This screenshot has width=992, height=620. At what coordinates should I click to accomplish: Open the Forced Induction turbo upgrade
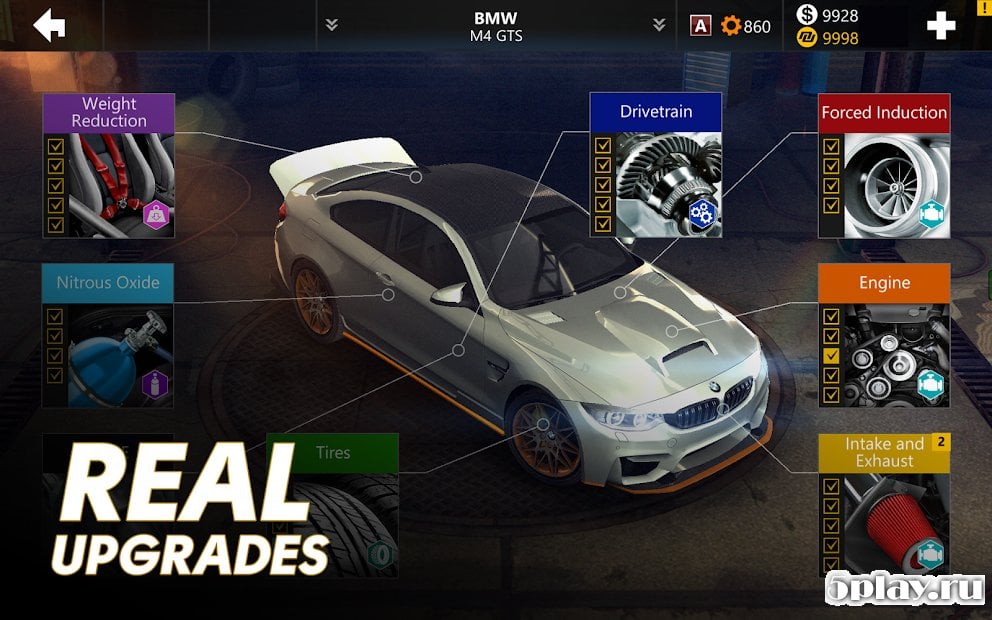(x=884, y=165)
